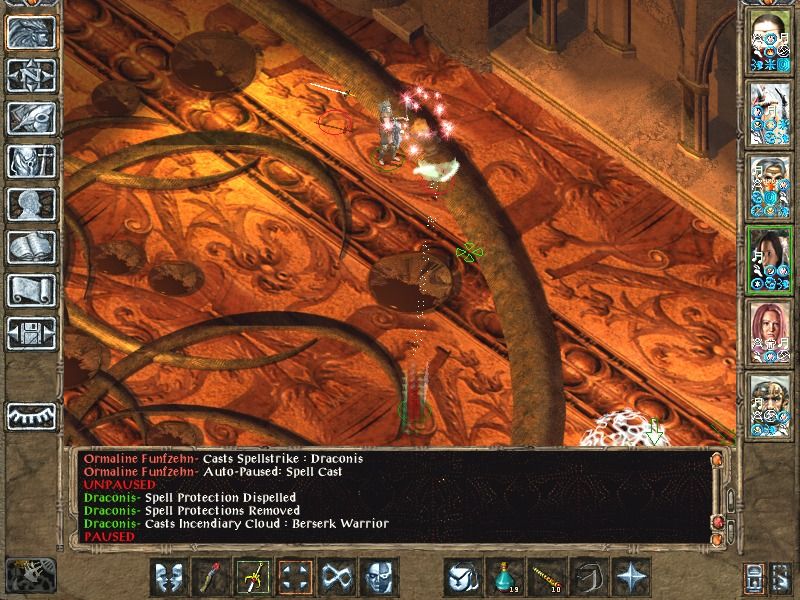Open the character record (bust icon)
Viewport: 800px width, 600px height.
[x=30, y=204]
